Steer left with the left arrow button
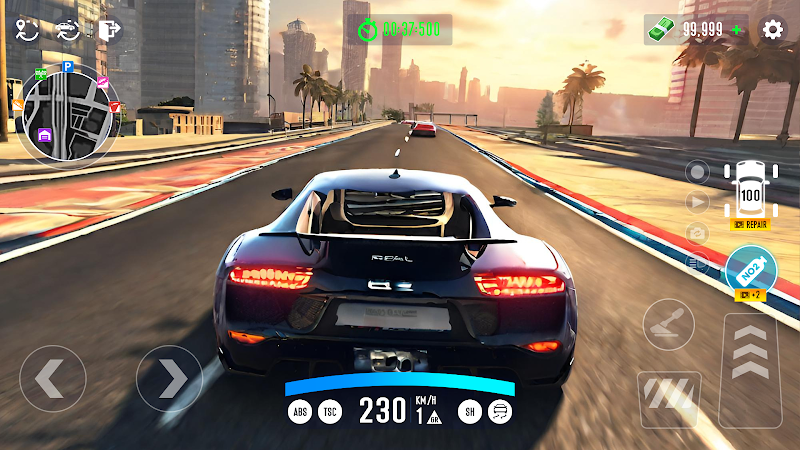The height and width of the screenshot is (450, 800). [52, 378]
